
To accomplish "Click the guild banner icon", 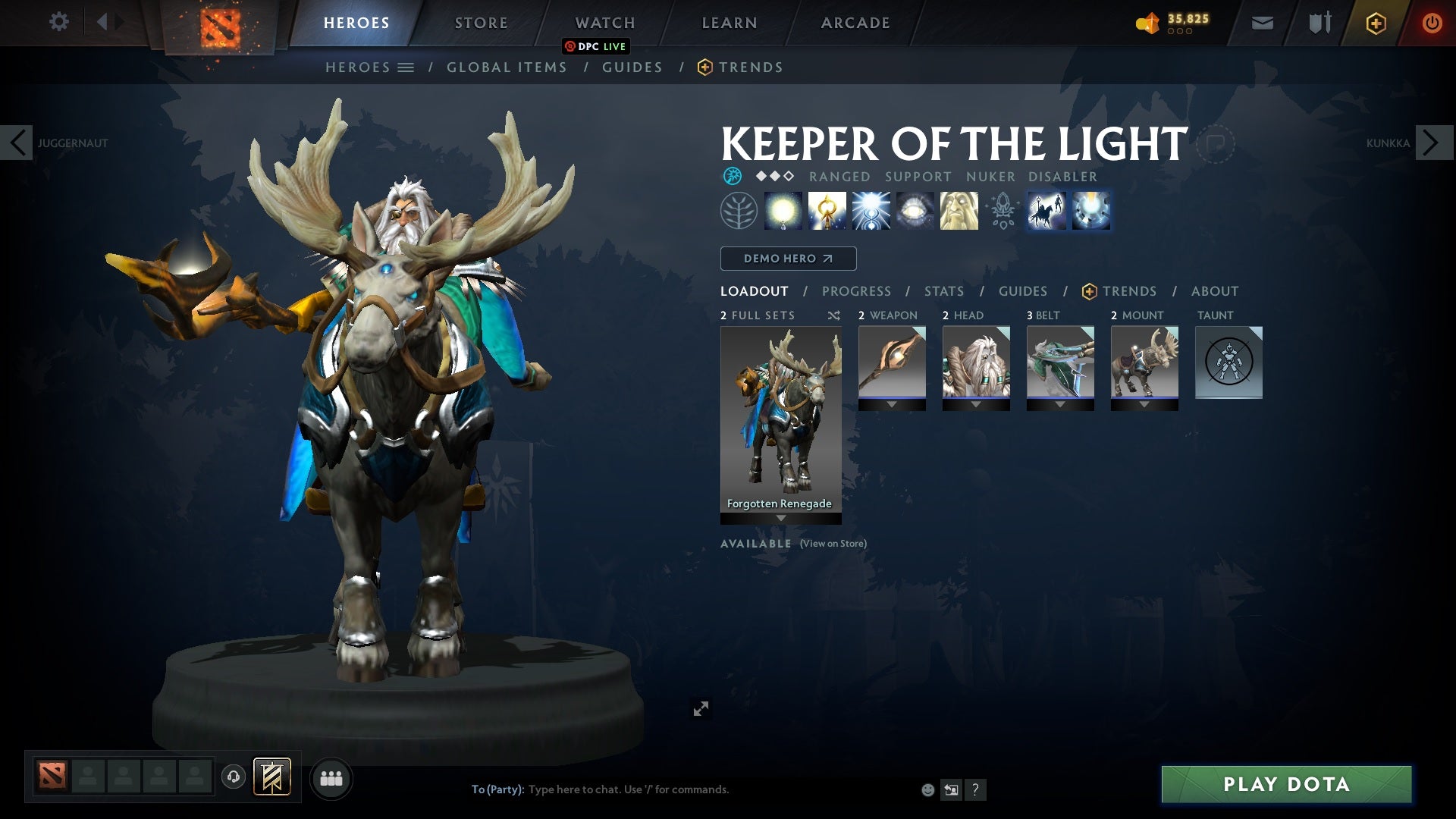I will (273, 777).
